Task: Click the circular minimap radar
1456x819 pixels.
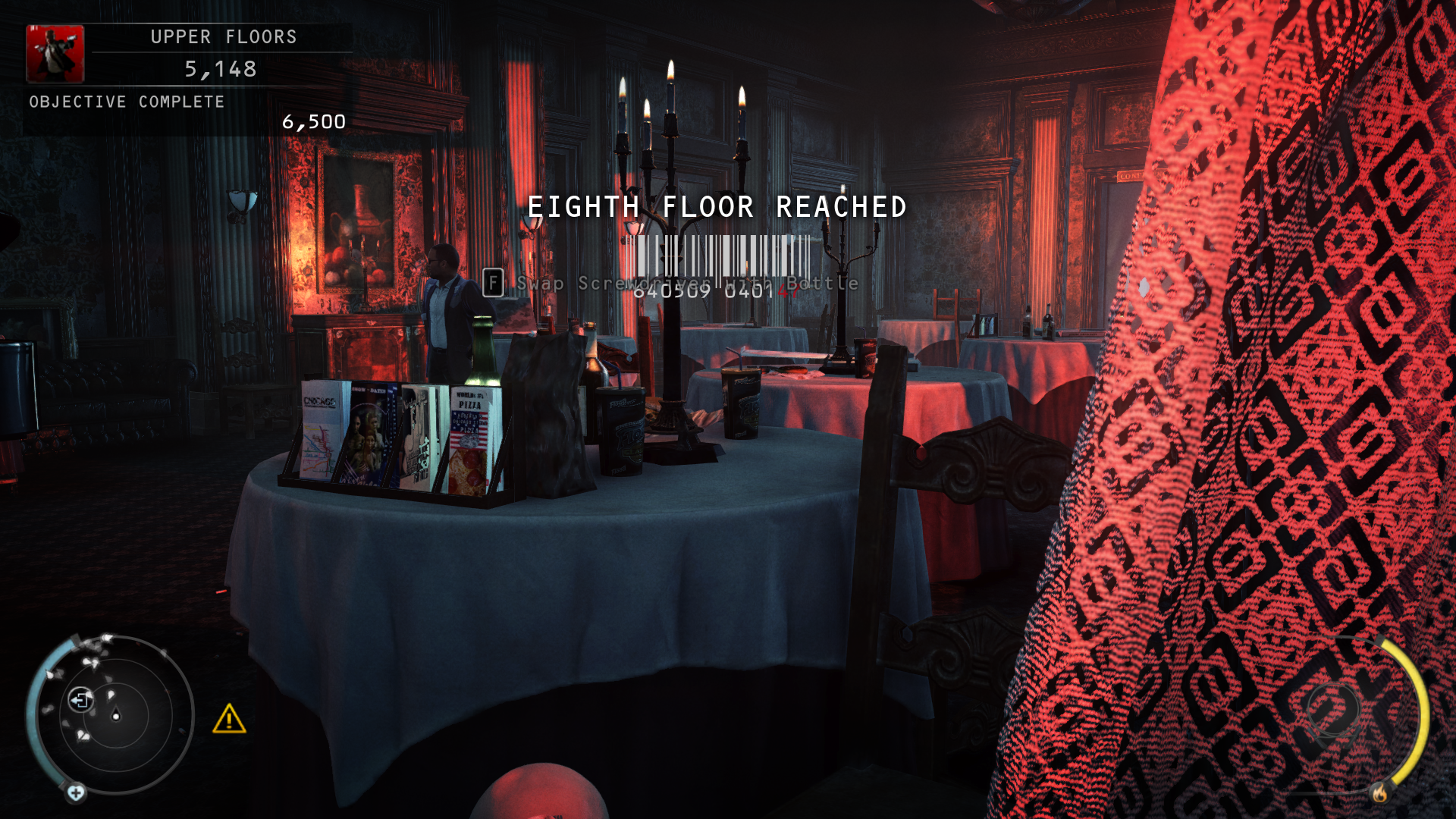Action: click(115, 714)
